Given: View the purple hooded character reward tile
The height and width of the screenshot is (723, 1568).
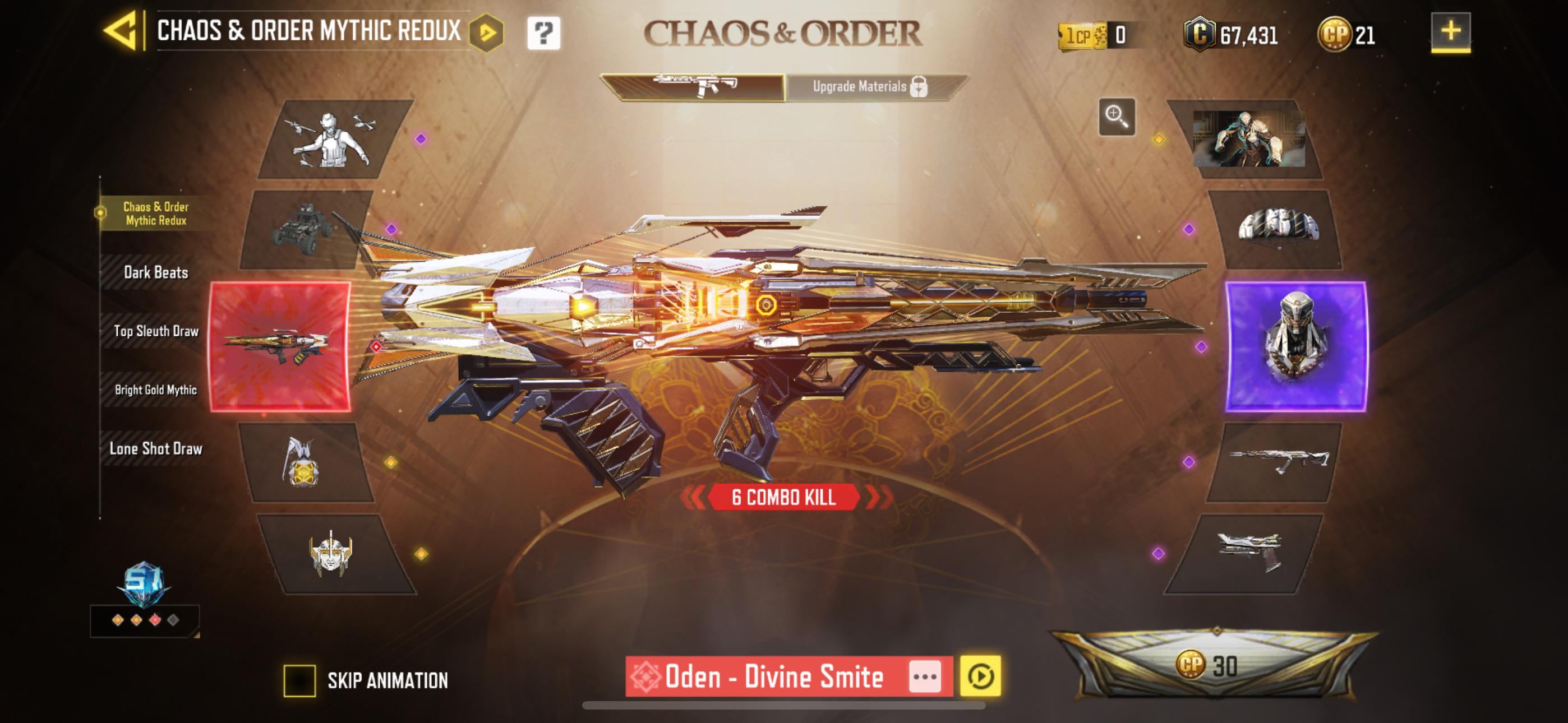Looking at the screenshot, I should [1295, 346].
